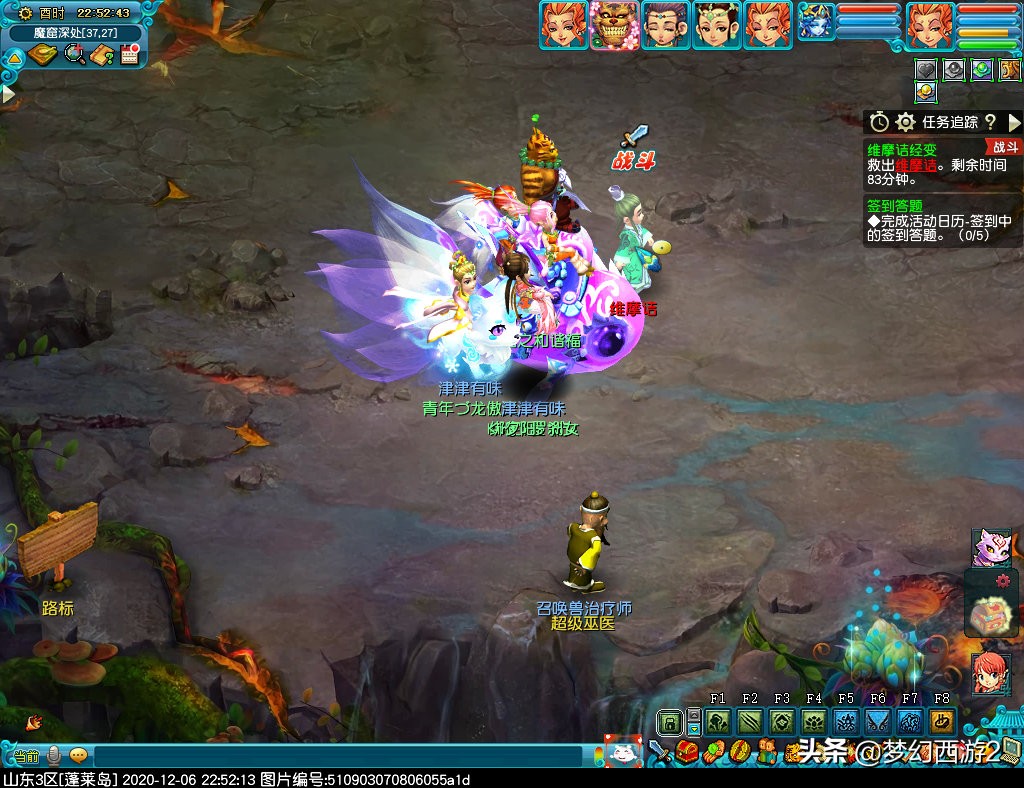
Task: Trigger the F8 orange skill slot
Action: pyautogui.click(x=941, y=722)
